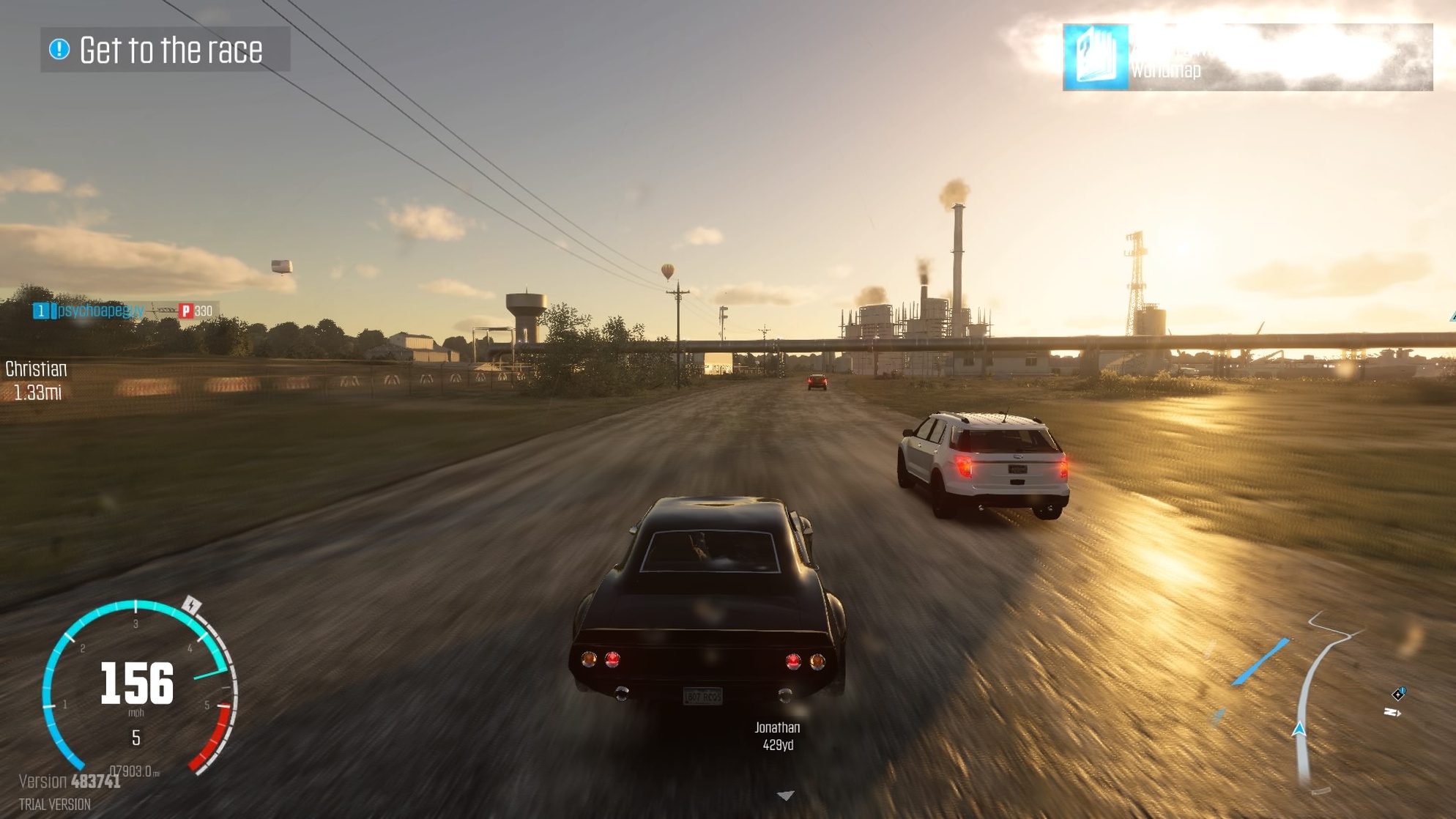The width and height of the screenshot is (1456, 819).
Task: Select the "Get to the race" objective
Action: (166, 50)
